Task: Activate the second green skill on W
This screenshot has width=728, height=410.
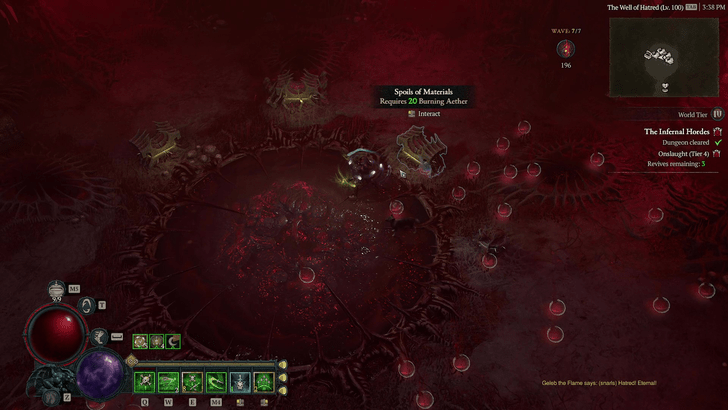Action: click(168, 382)
